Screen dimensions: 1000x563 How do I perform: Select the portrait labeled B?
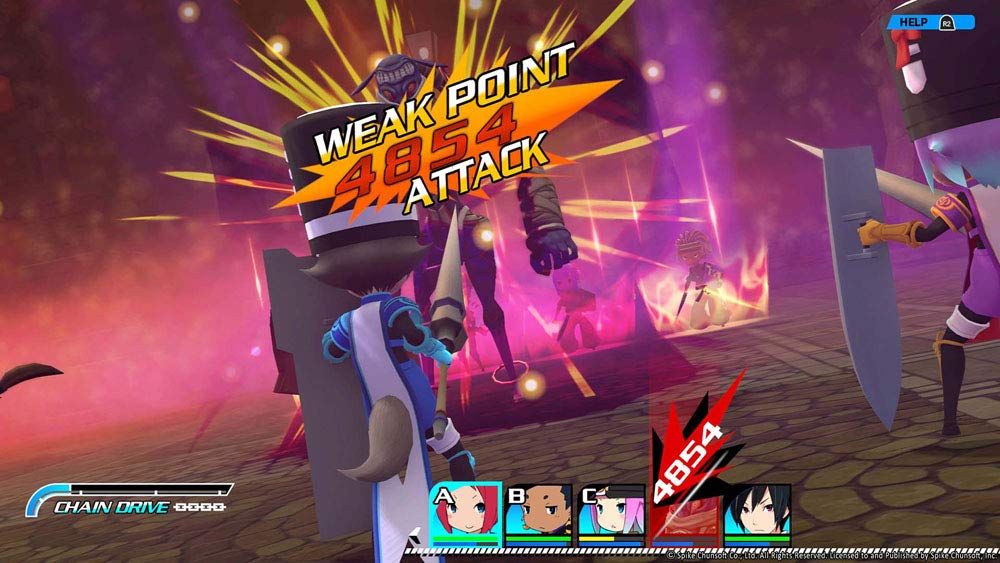pyautogui.click(x=538, y=512)
